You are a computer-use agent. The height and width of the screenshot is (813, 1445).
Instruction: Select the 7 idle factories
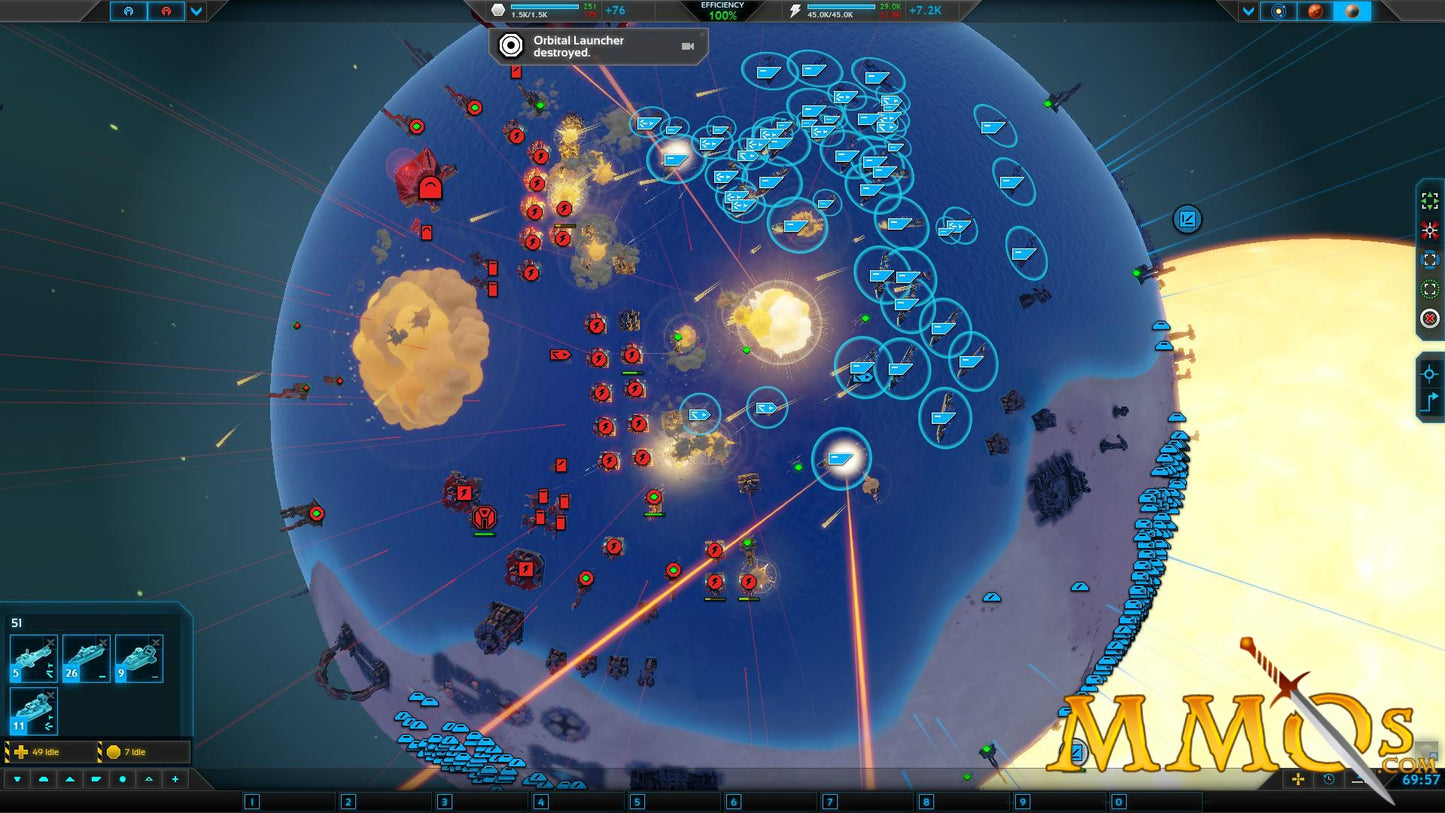click(x=143, y=752)
